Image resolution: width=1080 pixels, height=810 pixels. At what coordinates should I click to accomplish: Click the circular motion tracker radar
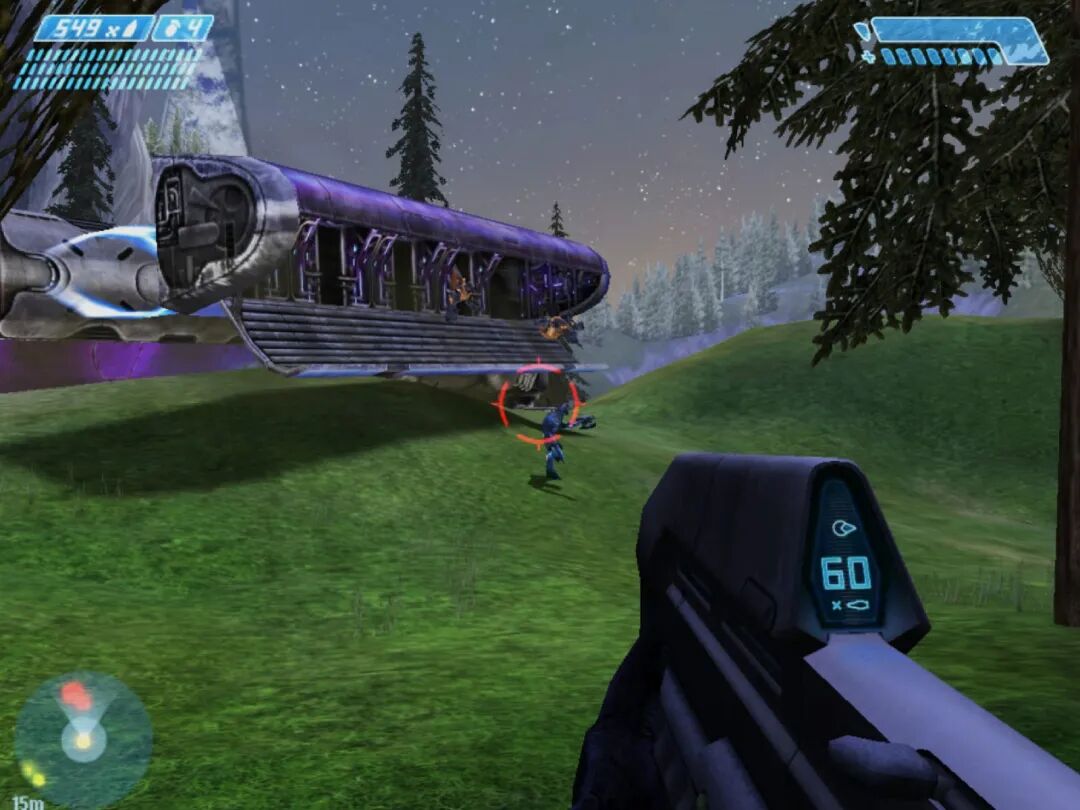83,739
